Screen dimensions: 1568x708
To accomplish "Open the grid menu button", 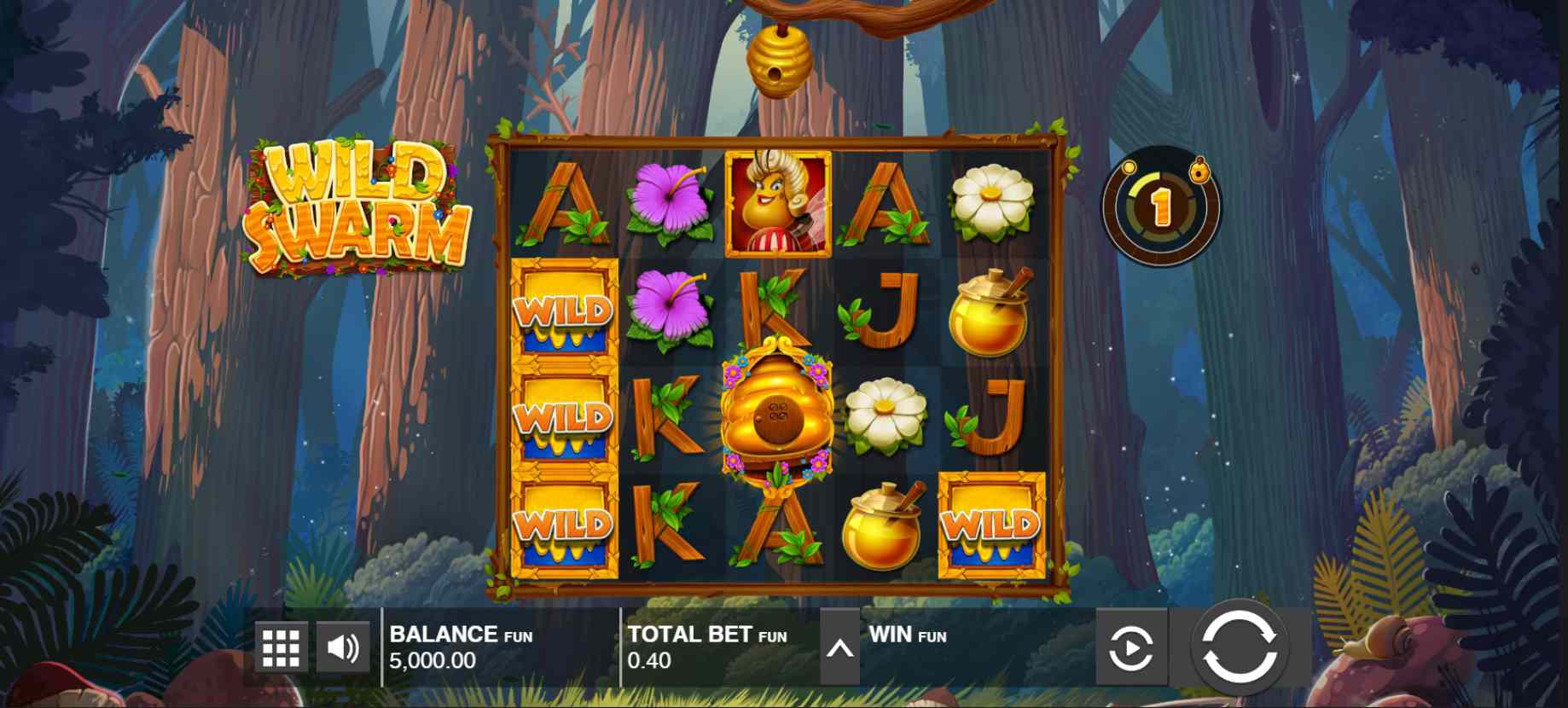I will (281, 648).
